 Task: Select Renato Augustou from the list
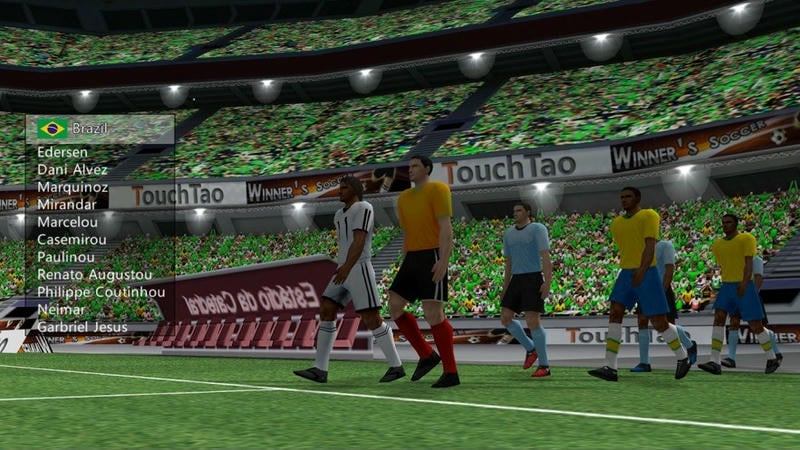[x=94, y=274]
